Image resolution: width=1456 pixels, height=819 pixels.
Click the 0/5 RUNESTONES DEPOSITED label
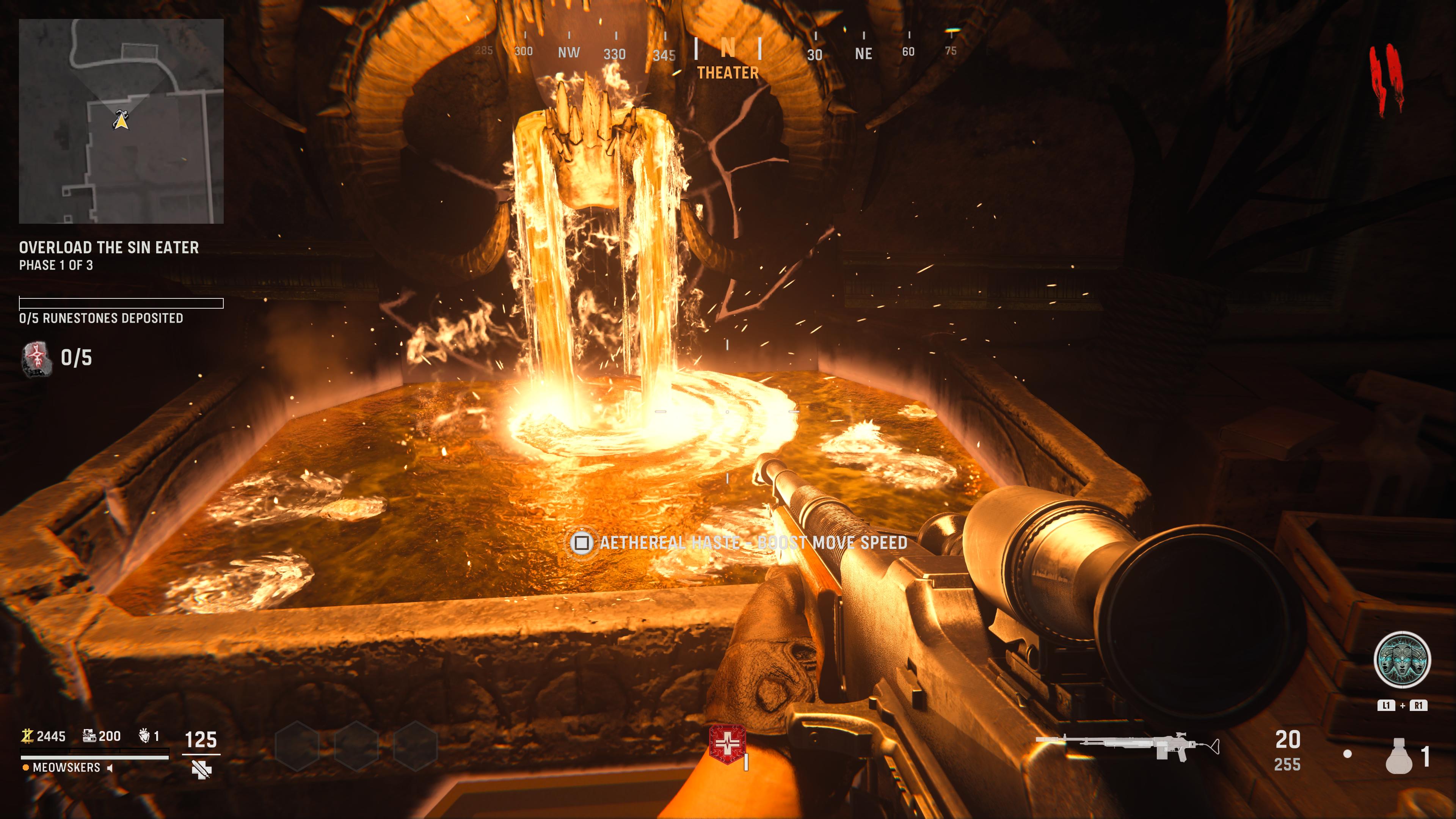pyautogui.click(x=100, y=319)
